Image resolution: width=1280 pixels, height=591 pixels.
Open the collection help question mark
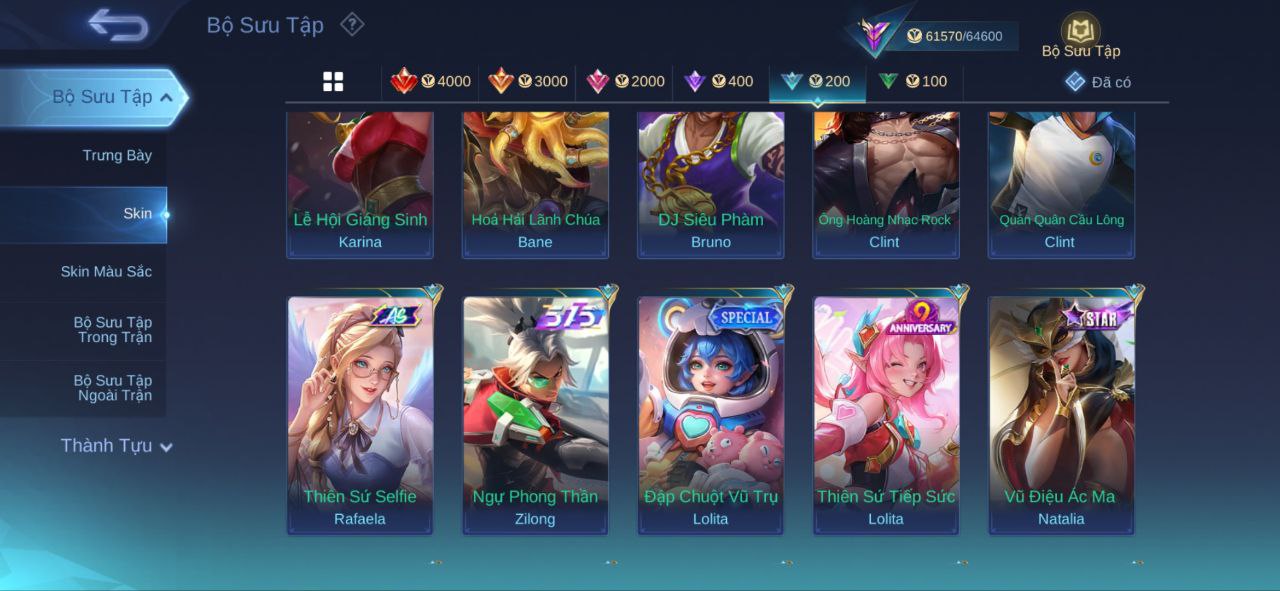point(352,24)
